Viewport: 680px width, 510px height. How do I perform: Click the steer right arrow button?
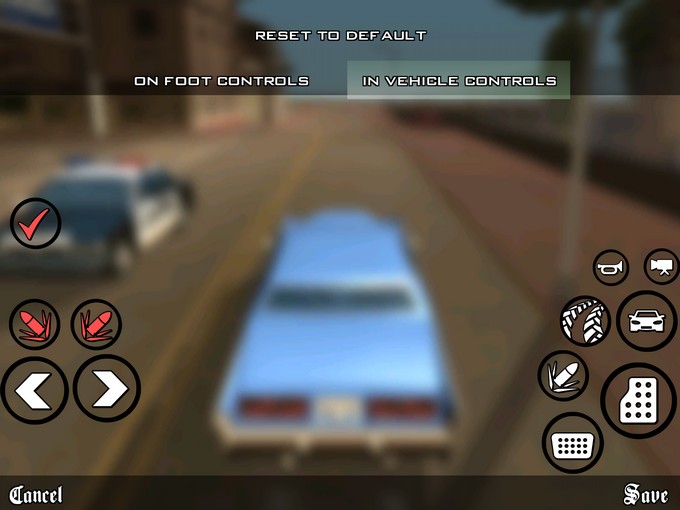(106, 390)
